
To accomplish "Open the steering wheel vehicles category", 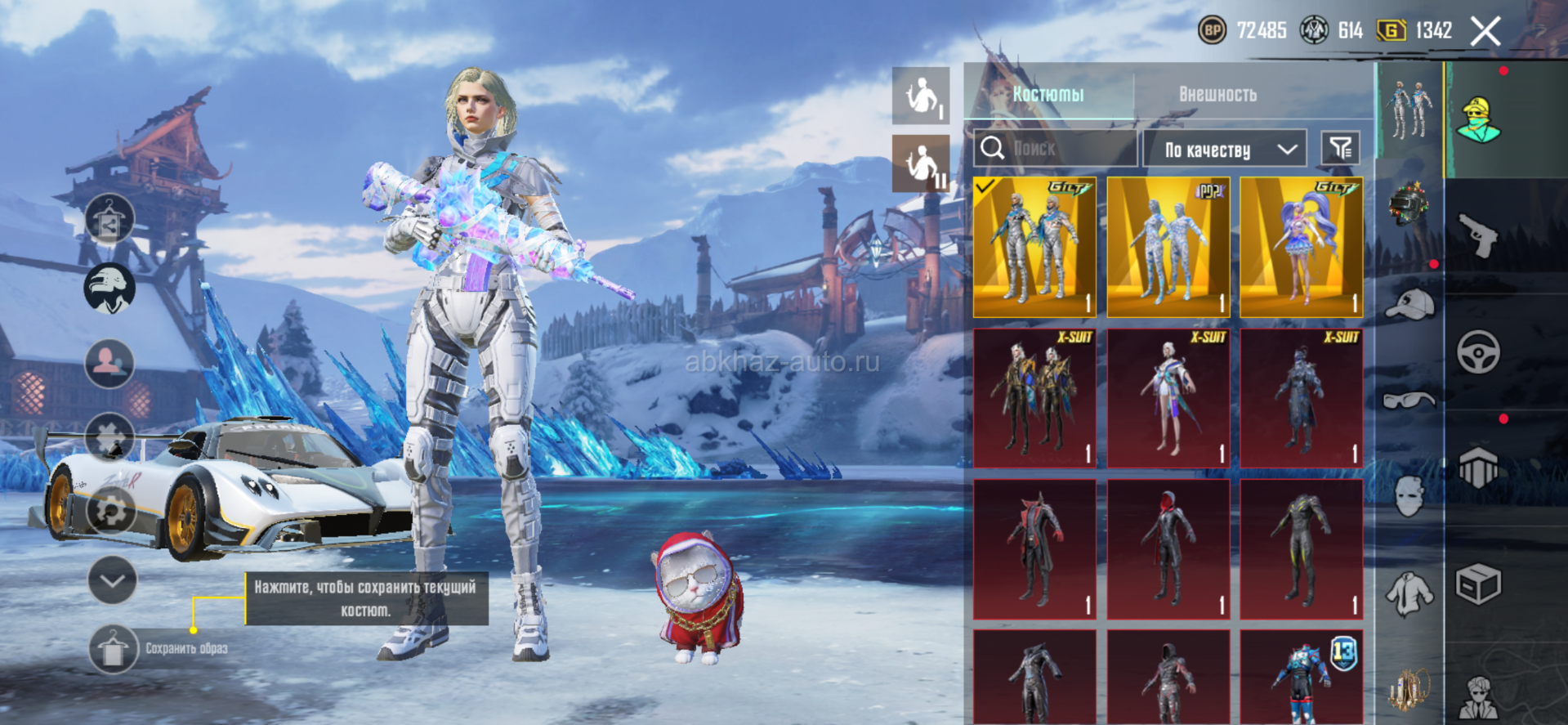I will pos(1478,352).
